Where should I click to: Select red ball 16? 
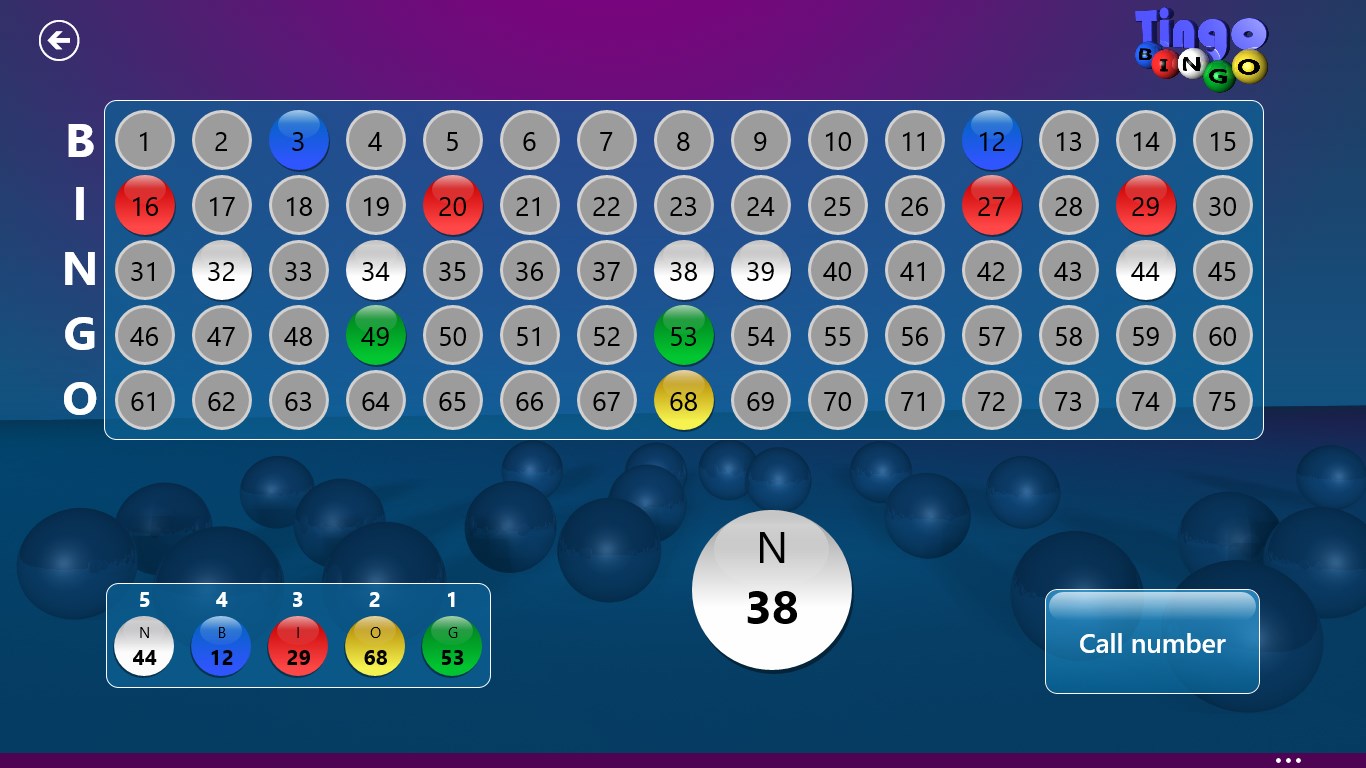coord(145,206)
